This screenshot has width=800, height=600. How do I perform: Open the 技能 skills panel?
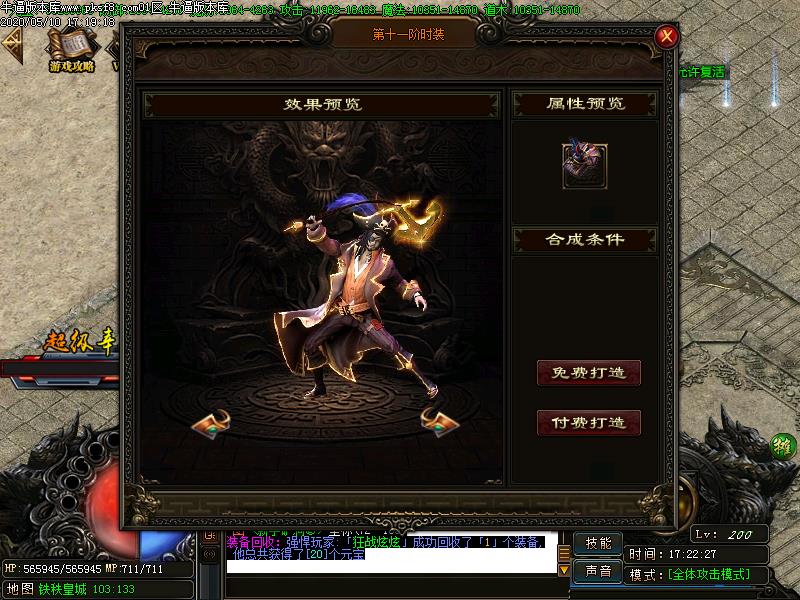point(598,543)
